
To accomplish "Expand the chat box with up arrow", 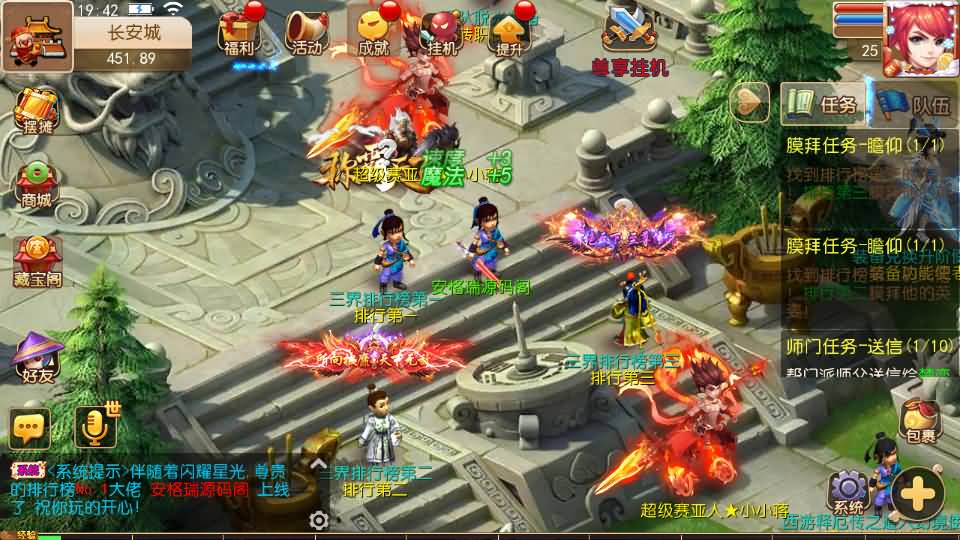I will [x=318, y=464].
